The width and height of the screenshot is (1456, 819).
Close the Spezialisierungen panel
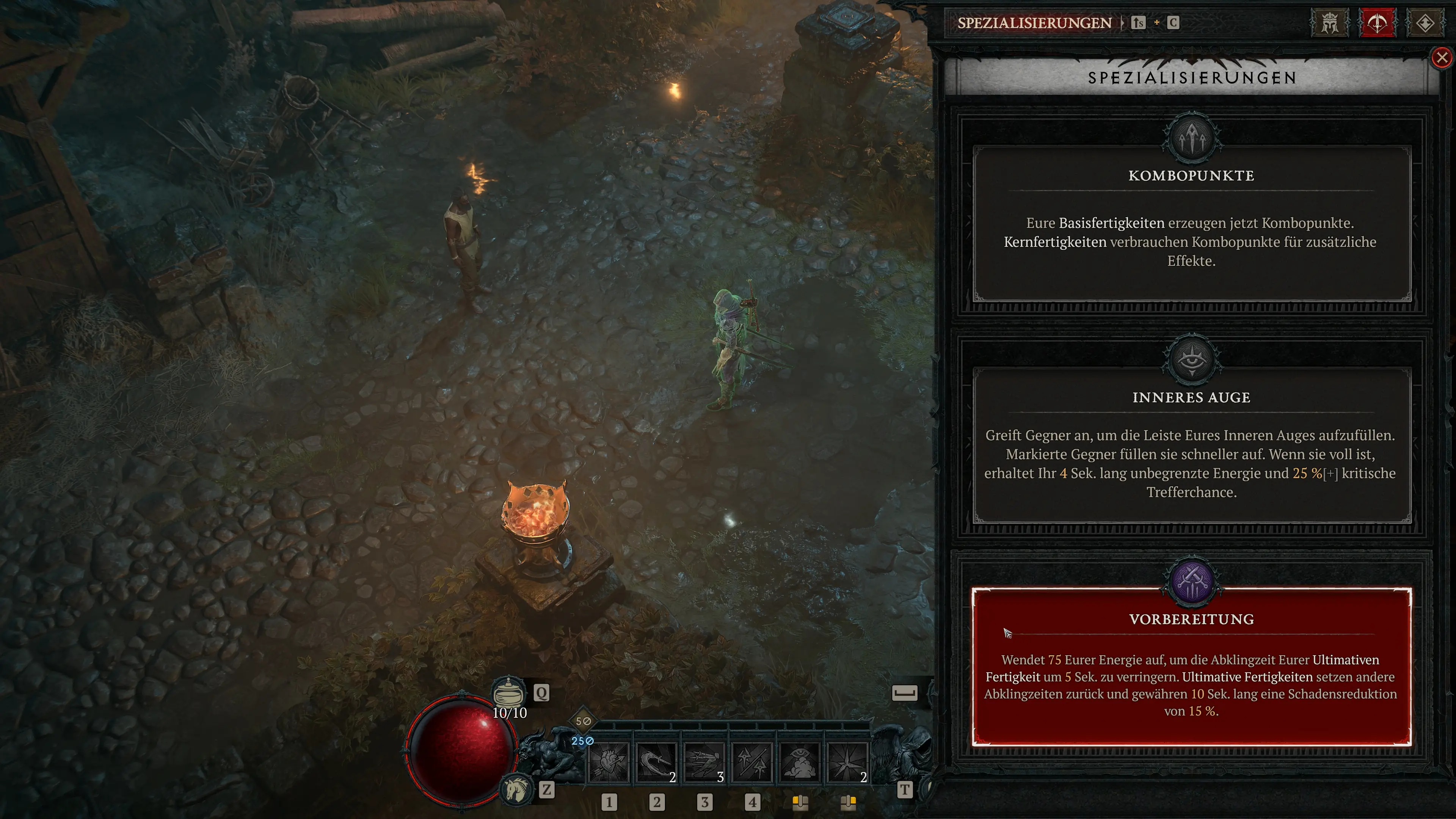point(1442,58)
